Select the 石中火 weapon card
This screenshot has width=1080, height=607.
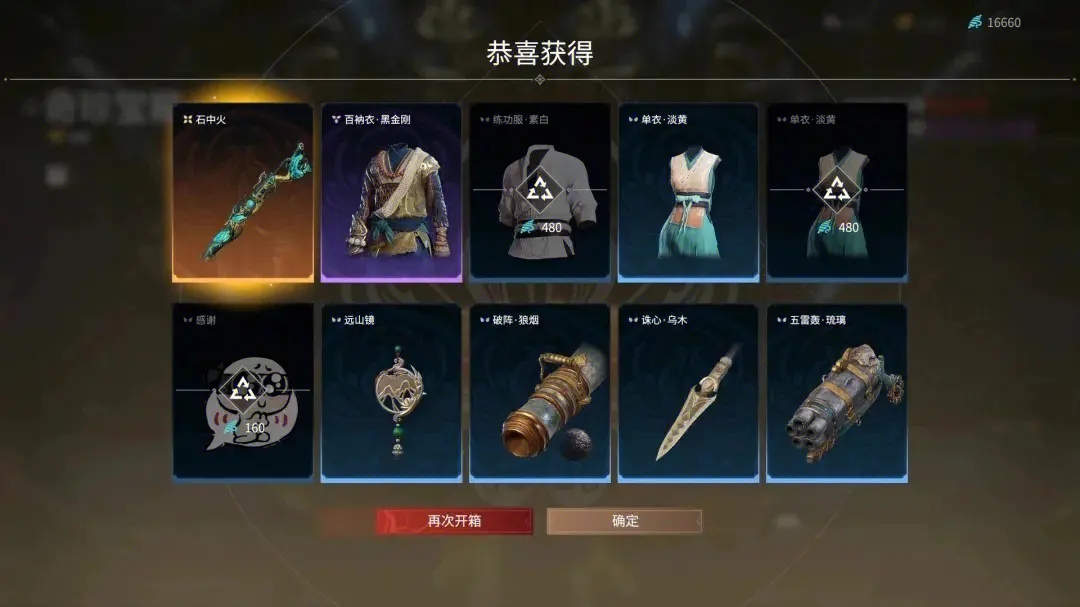243,192
